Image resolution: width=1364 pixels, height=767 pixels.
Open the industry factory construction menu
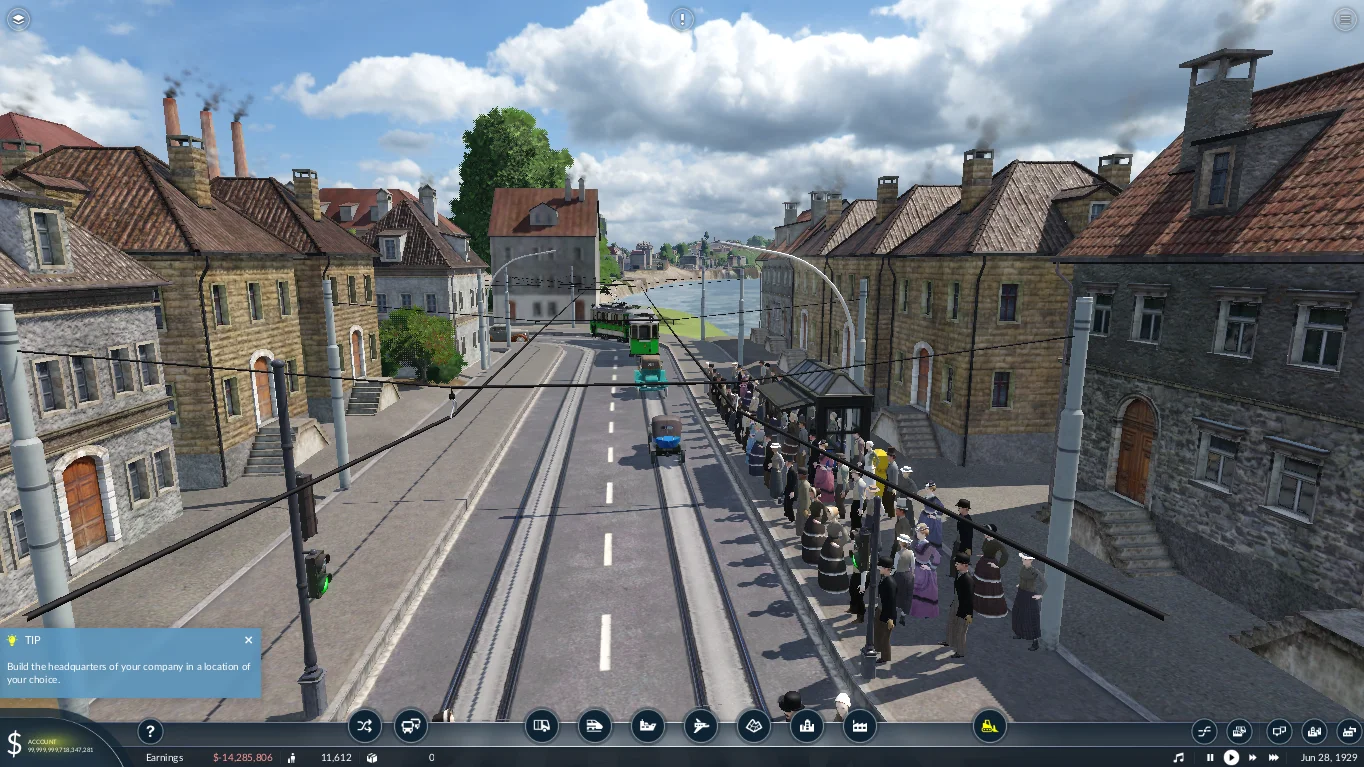(x=860, y=726)
